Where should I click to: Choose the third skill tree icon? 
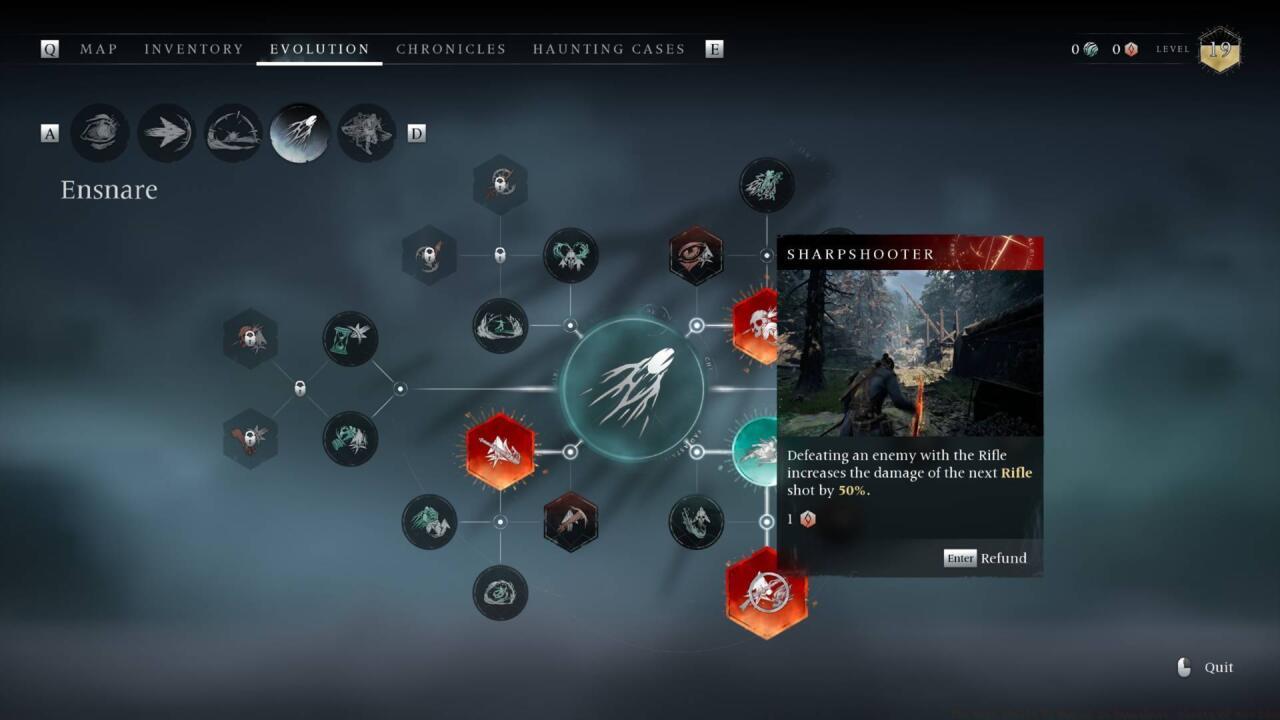click(233, 133)
